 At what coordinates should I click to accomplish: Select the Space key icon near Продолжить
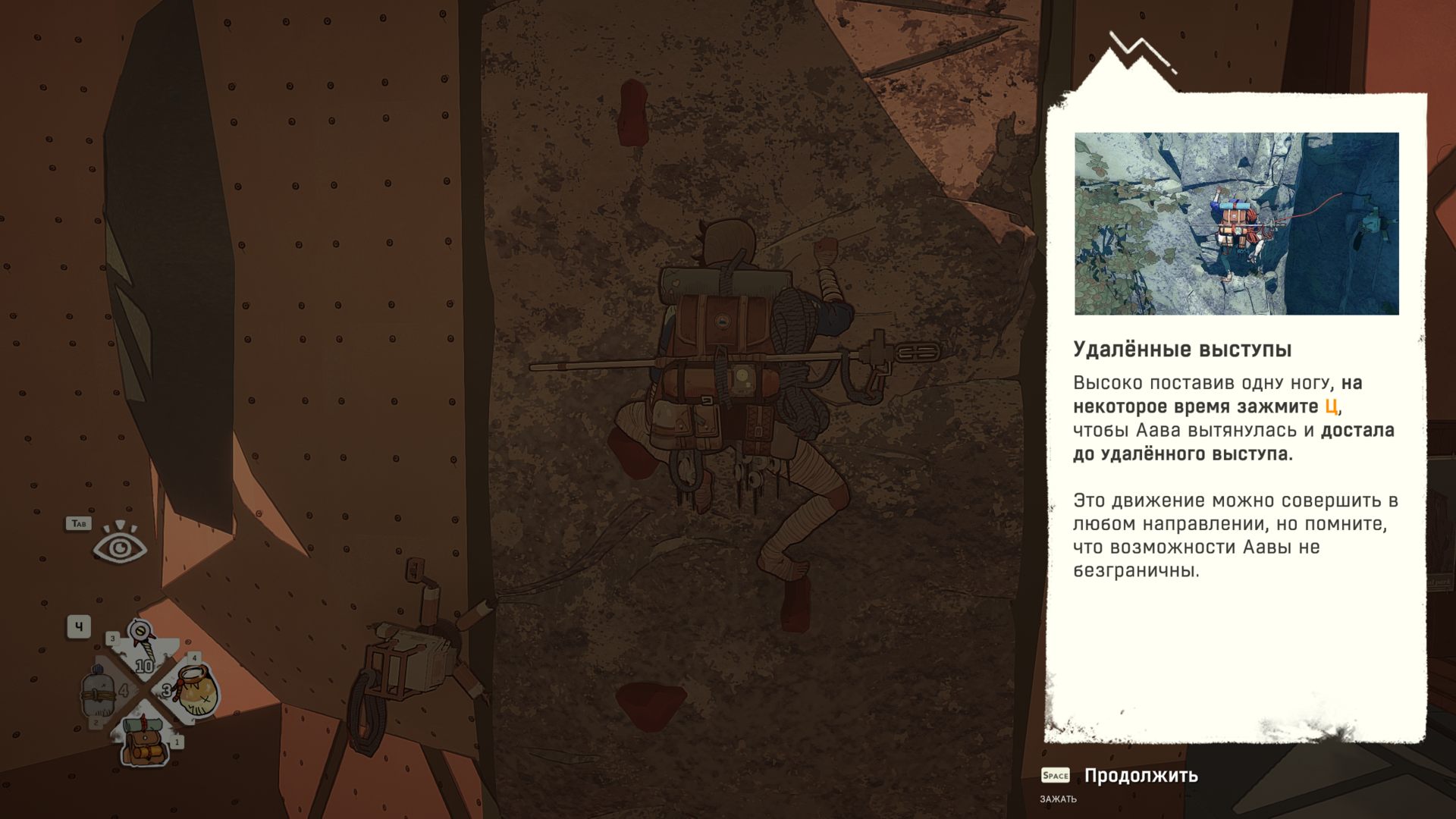tap(1054, 775)
